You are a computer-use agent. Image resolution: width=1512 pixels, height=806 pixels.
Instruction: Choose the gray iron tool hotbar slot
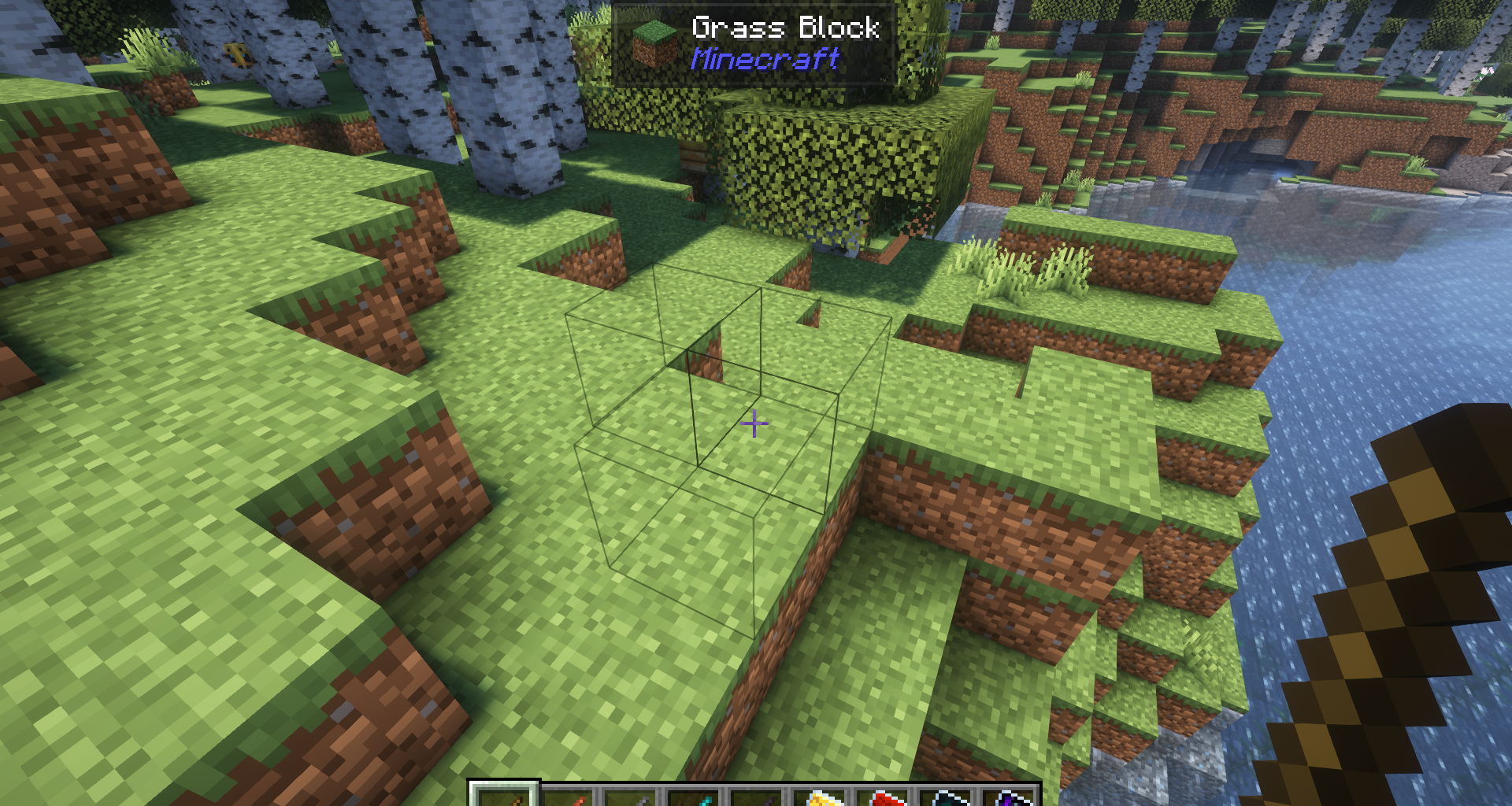[x=631, y=798]
